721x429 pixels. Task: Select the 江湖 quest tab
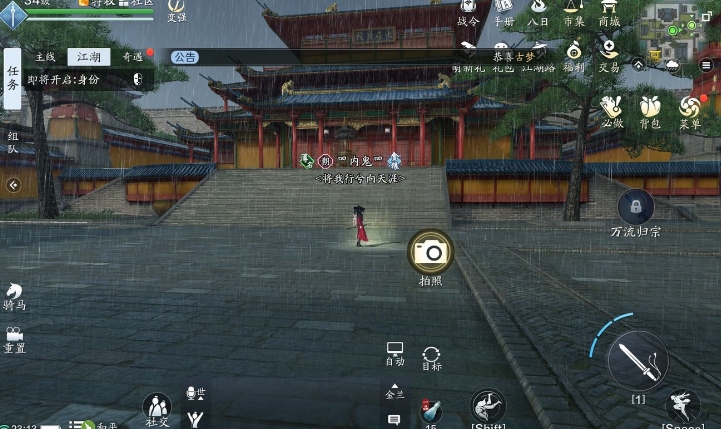(88, 57)
